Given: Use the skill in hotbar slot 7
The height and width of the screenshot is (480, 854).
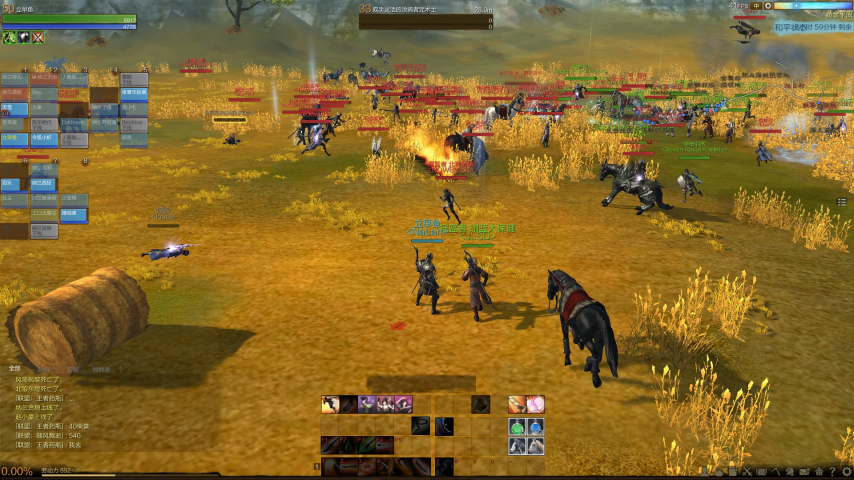Looking at the screenshot, I should 443,466.
